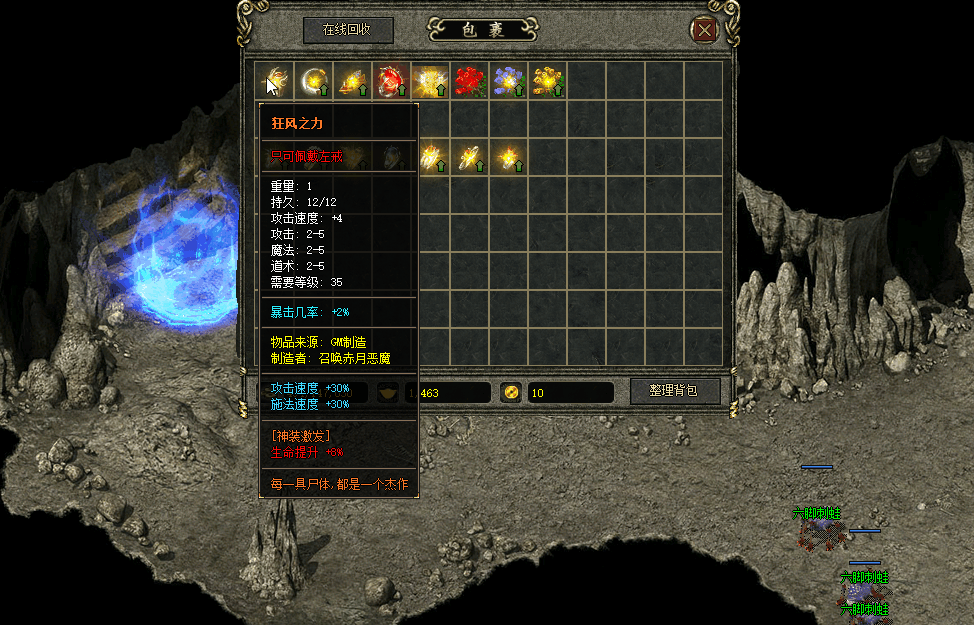Sort the bag with 整理背包
This screenshot has height=625, width=974.
tap(675, 391)
